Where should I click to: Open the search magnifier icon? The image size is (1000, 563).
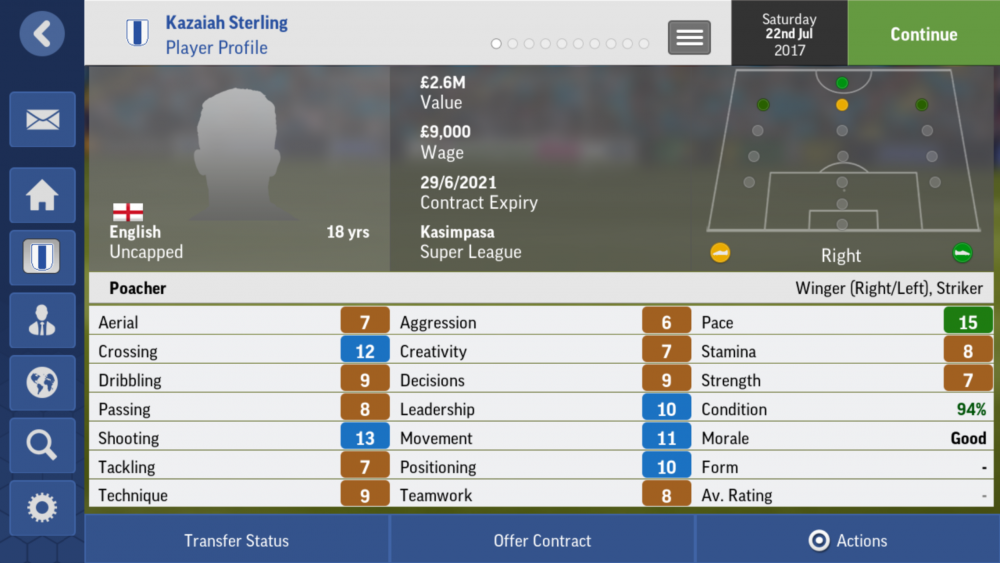(x=42, y=445)
